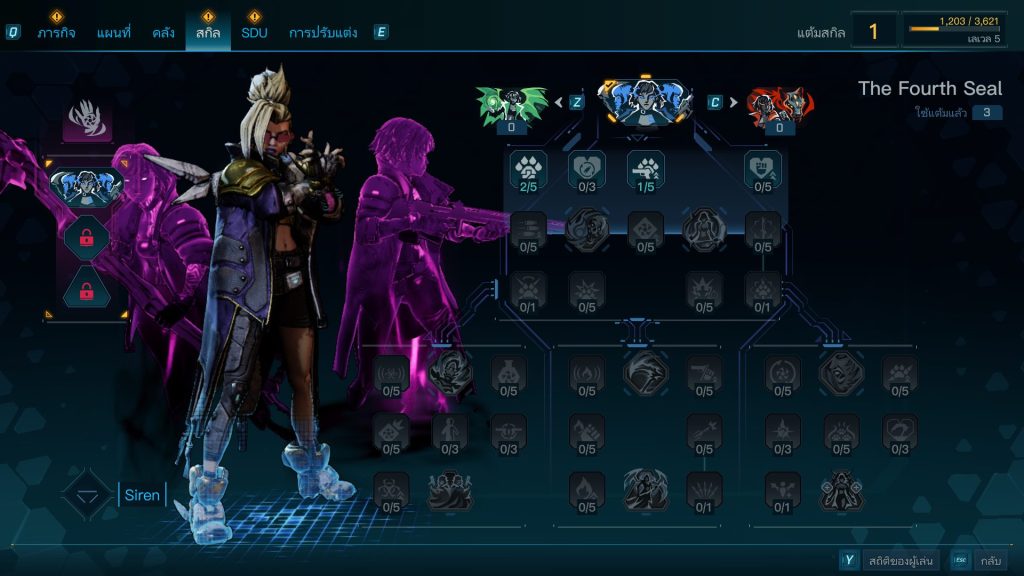This screenshot has width=1024, height=576.
Task: Select the equipped blue action skill slot
Action: point(87,185)
